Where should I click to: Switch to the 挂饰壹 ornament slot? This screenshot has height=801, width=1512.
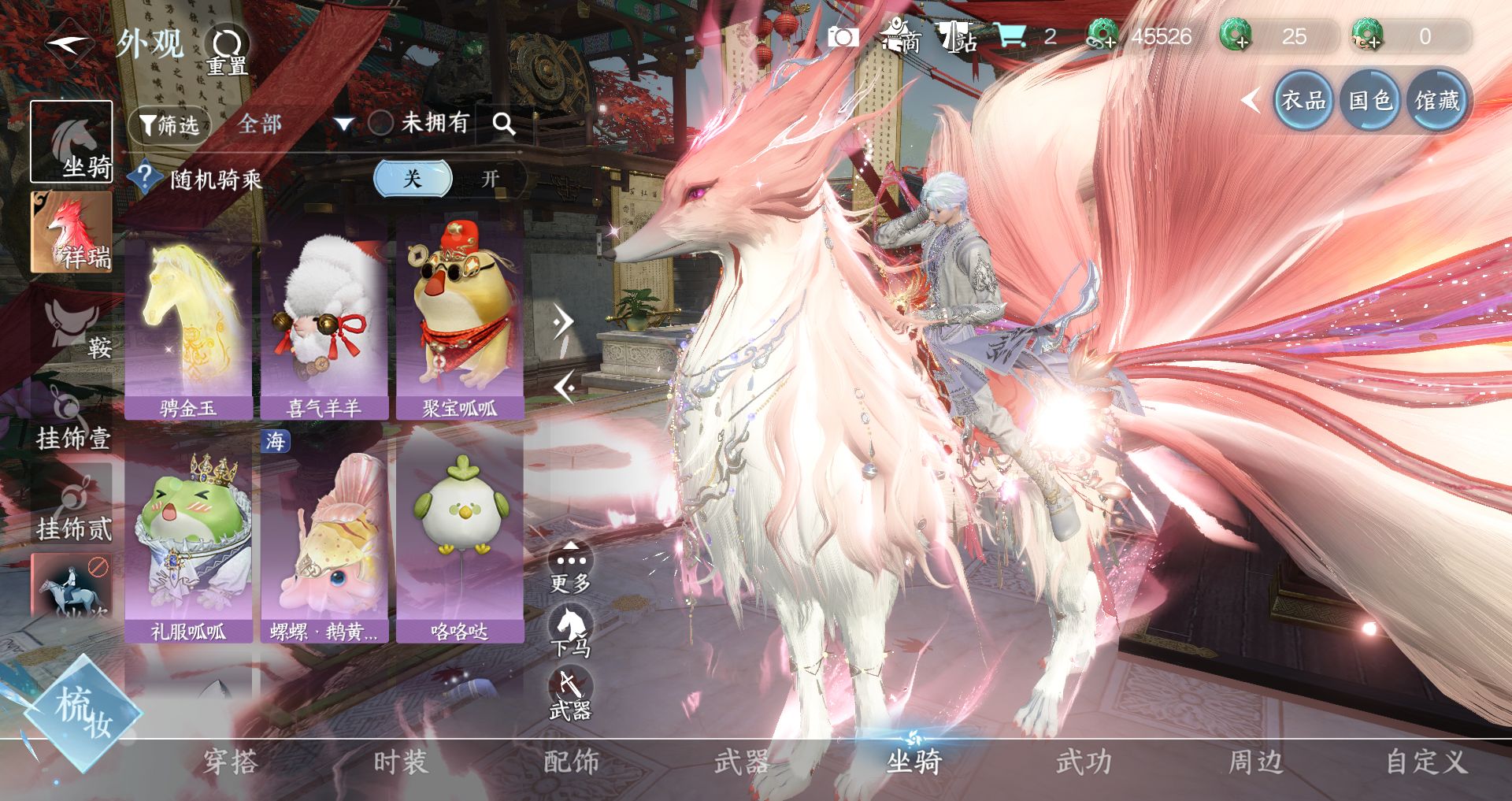click(x=72, y=419)
